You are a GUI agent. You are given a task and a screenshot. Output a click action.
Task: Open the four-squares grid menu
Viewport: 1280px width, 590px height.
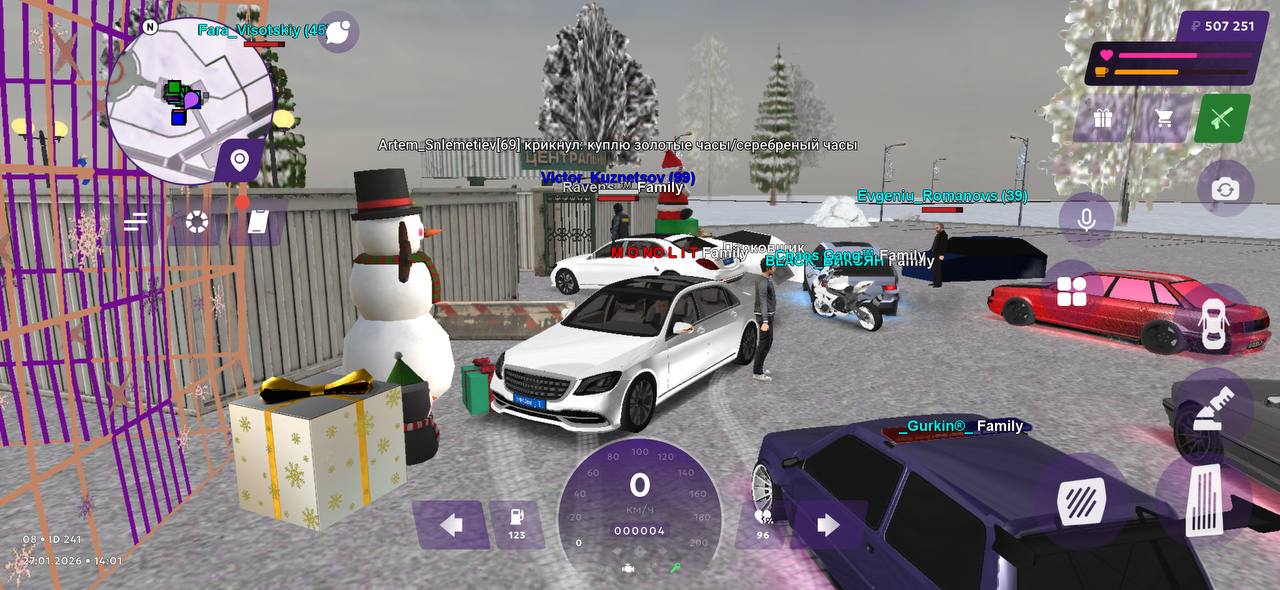tap(1071, 291)
